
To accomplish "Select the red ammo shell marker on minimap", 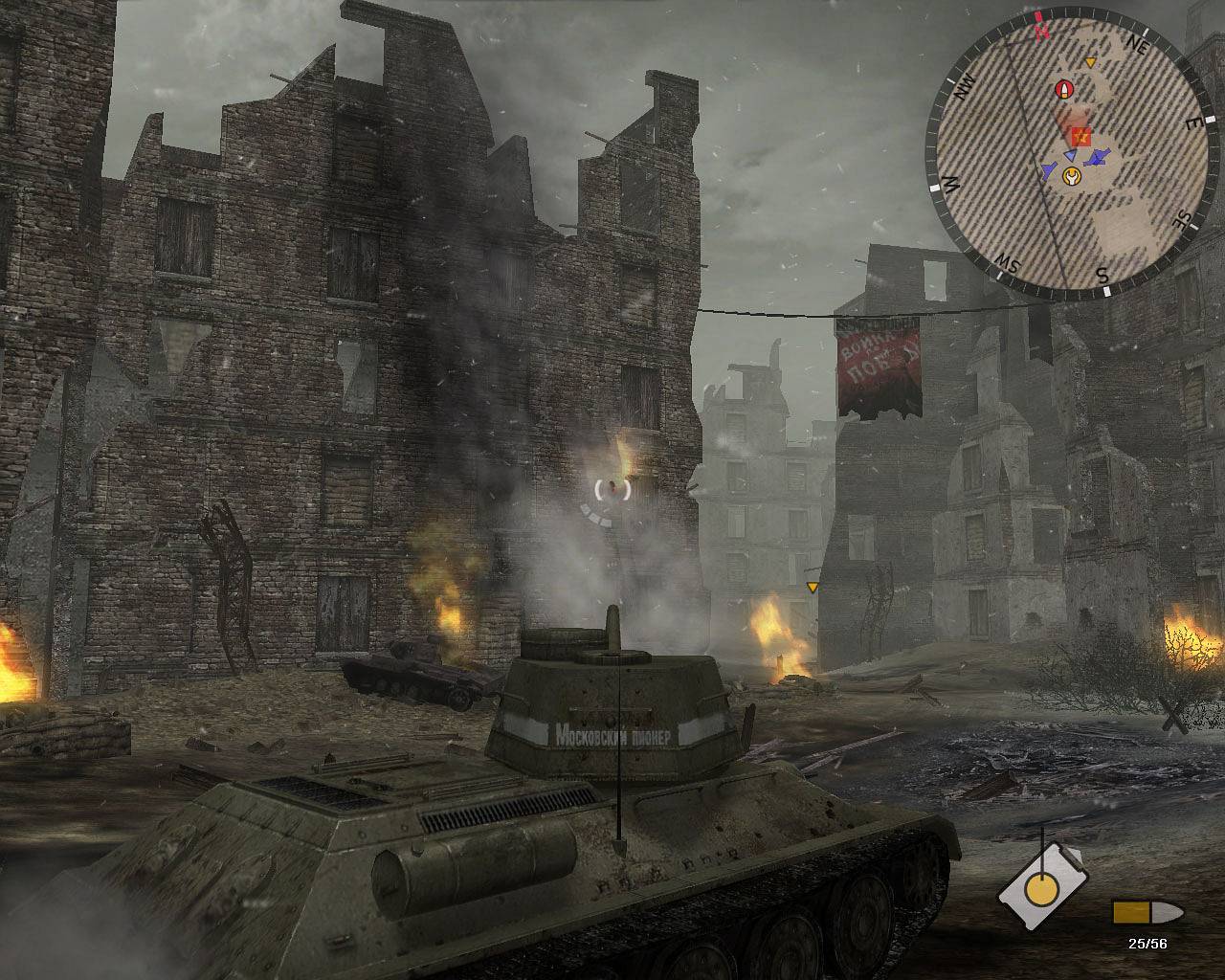I will click(1061, 90).
